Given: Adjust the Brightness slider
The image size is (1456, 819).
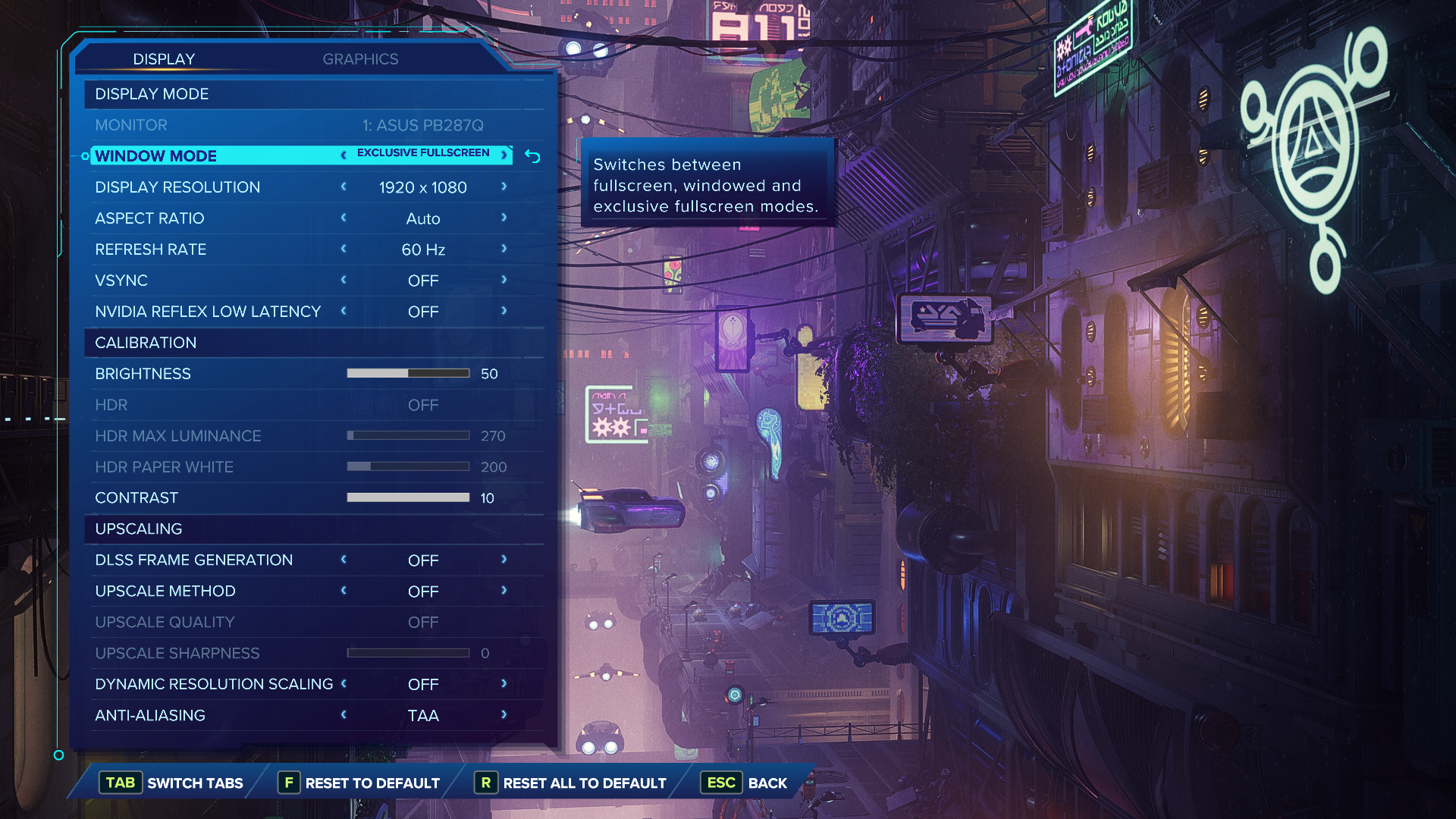Looking at the screenshot, I should (408, 373).
